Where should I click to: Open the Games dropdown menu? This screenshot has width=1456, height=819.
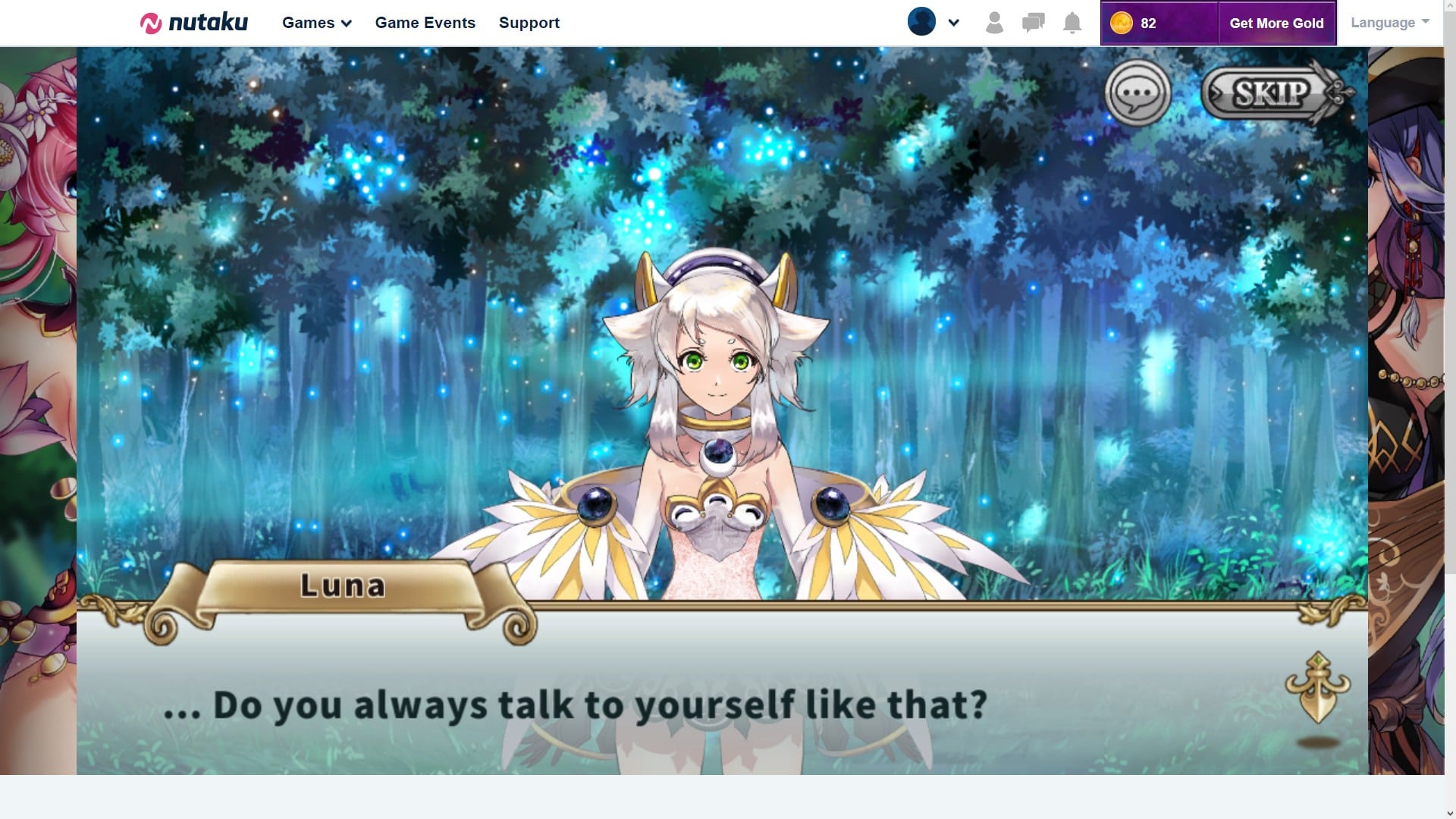tap(316, 23)
